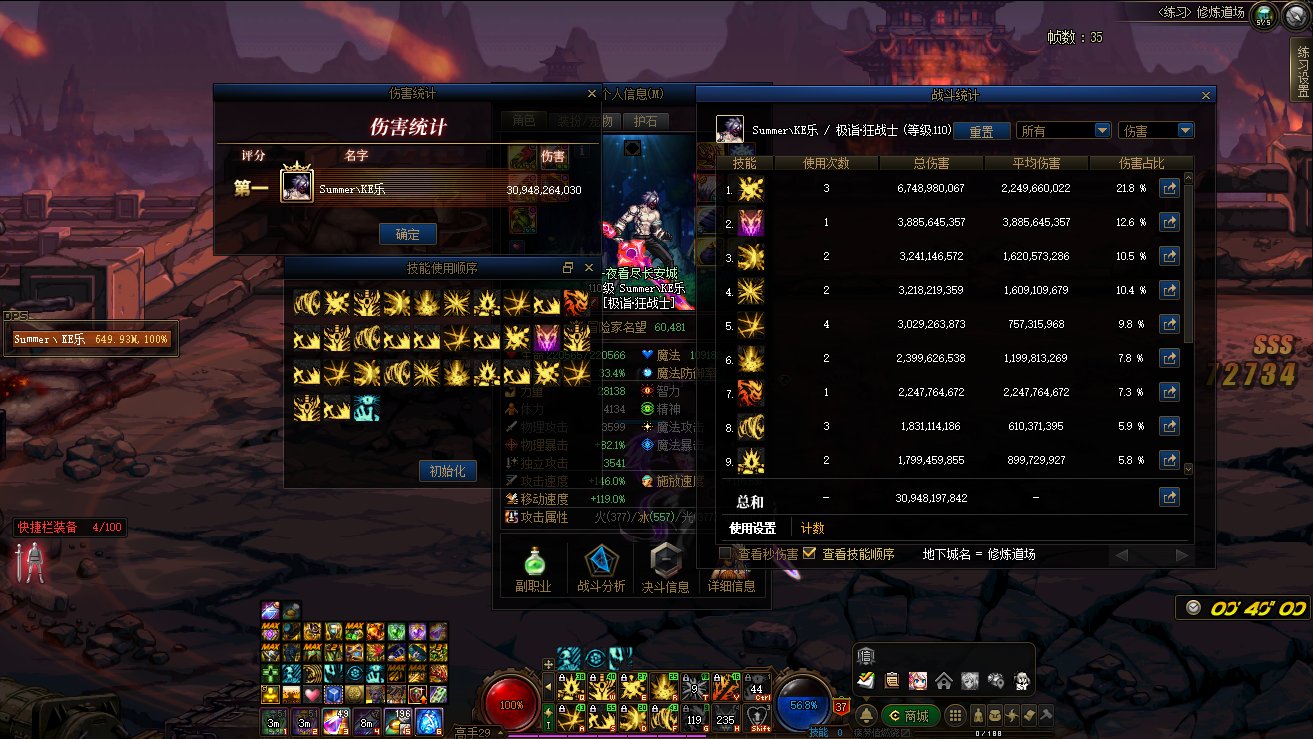Share the total 总和 damage row

coord(1168,497)
